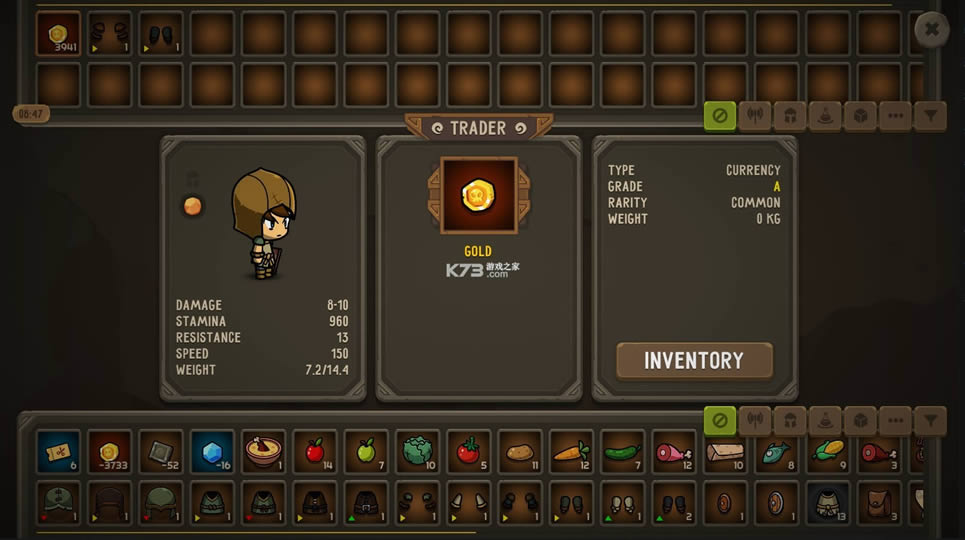
Task: Select the fish item slot
Action: 776,451
